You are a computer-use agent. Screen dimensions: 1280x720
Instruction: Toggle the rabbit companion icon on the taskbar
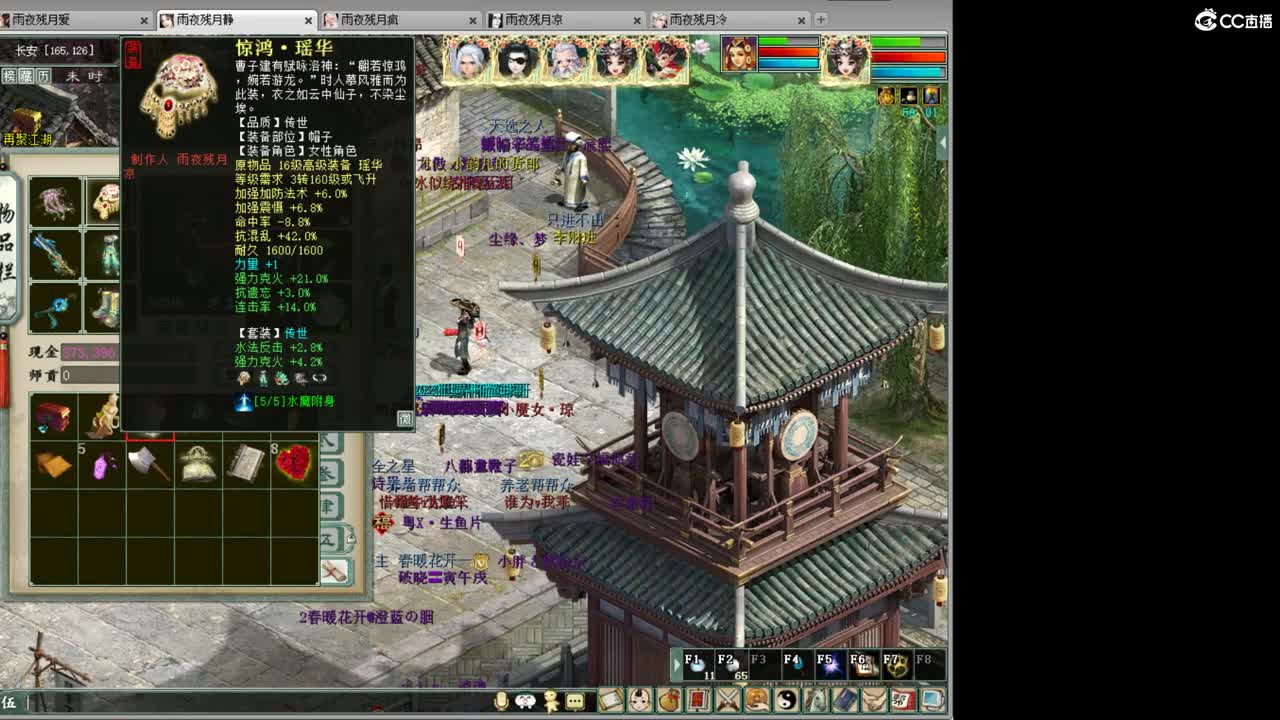coord(524,702)
